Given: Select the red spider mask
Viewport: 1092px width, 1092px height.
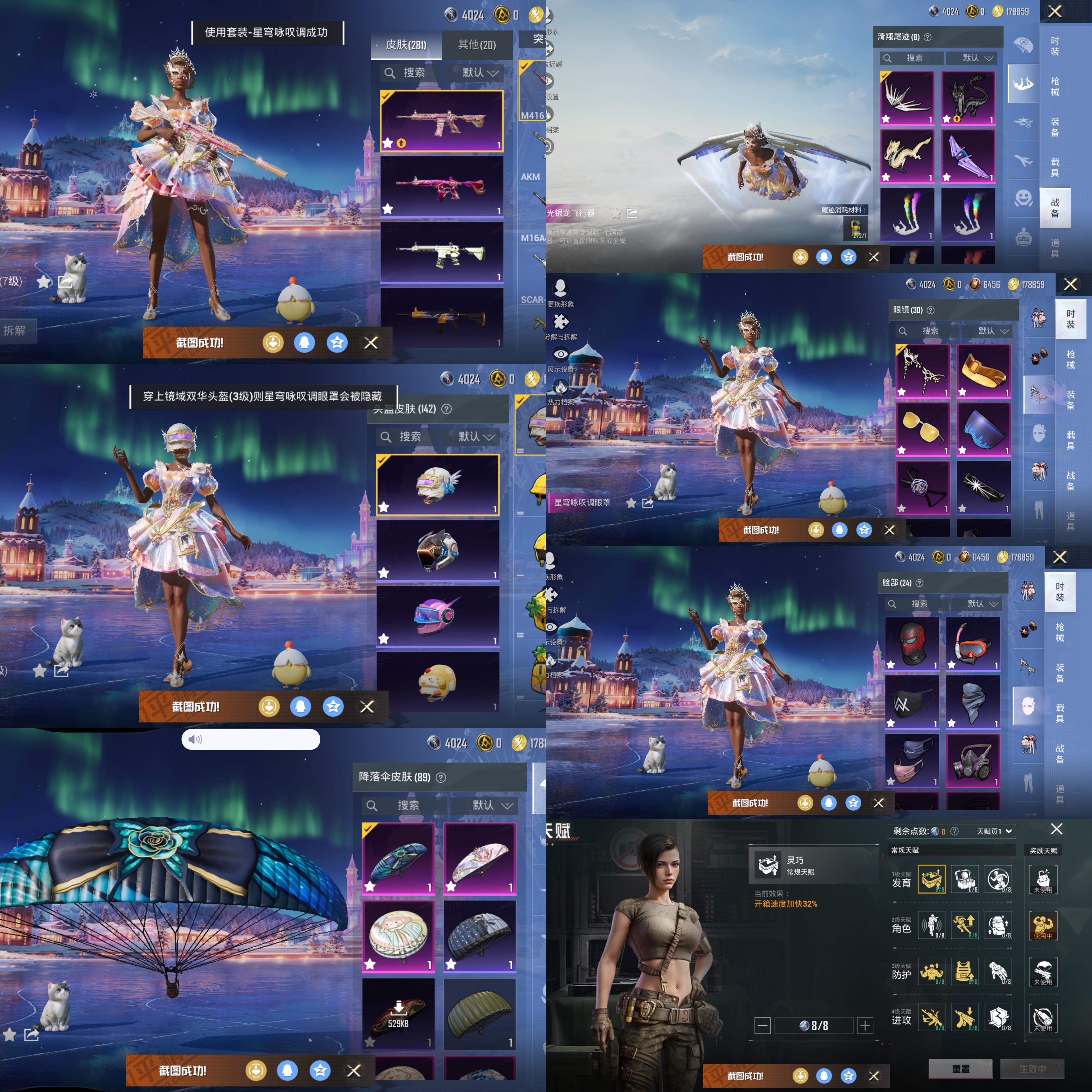Looking at the screenshot, I should coord(911,643).
